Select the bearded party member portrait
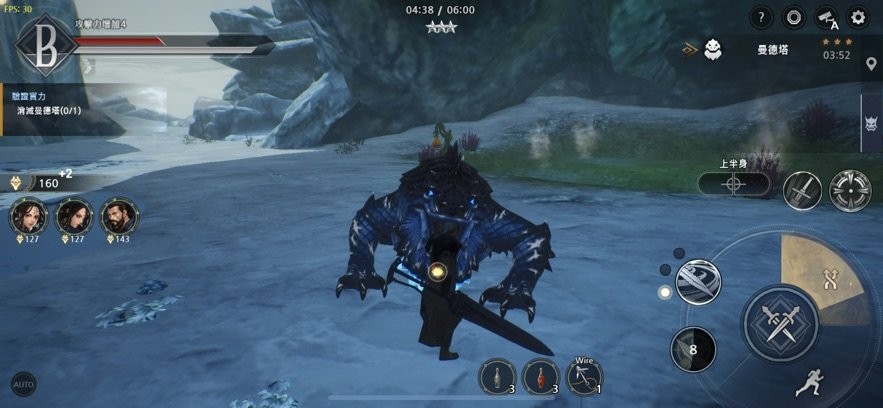The width and height of the screenshot is (883, 408). [120, 215]
